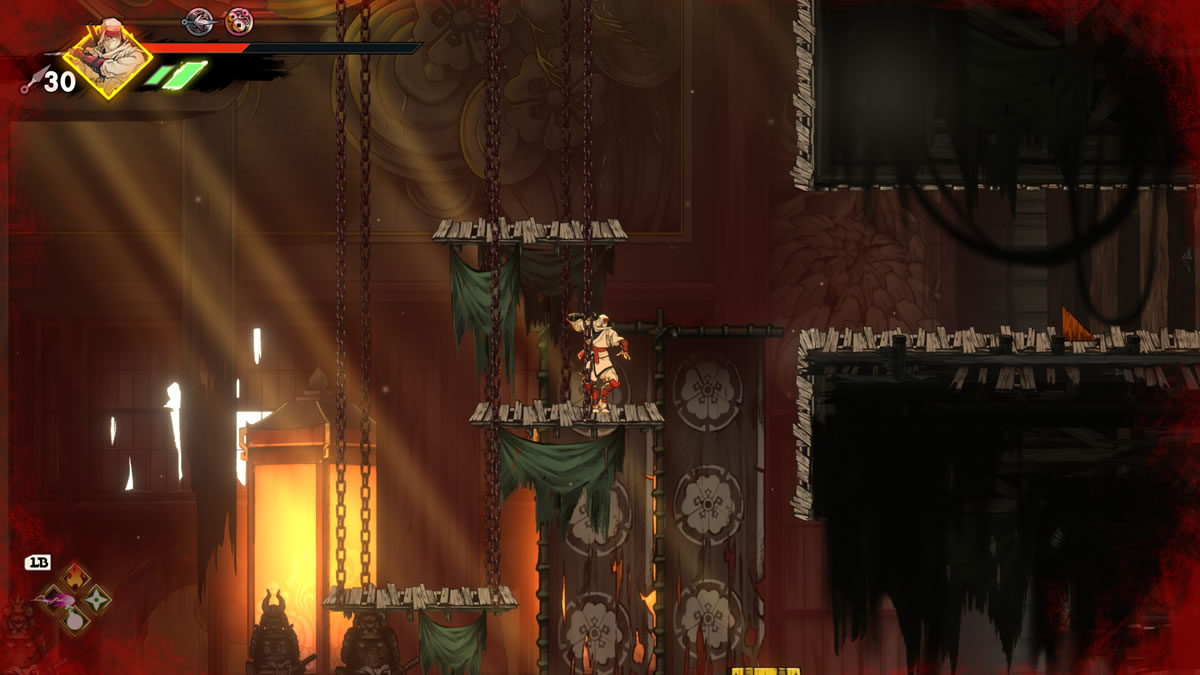Click the kunai amulet icon
The height and width of the screenshot is (675, 1200).
tap(200, 20)
